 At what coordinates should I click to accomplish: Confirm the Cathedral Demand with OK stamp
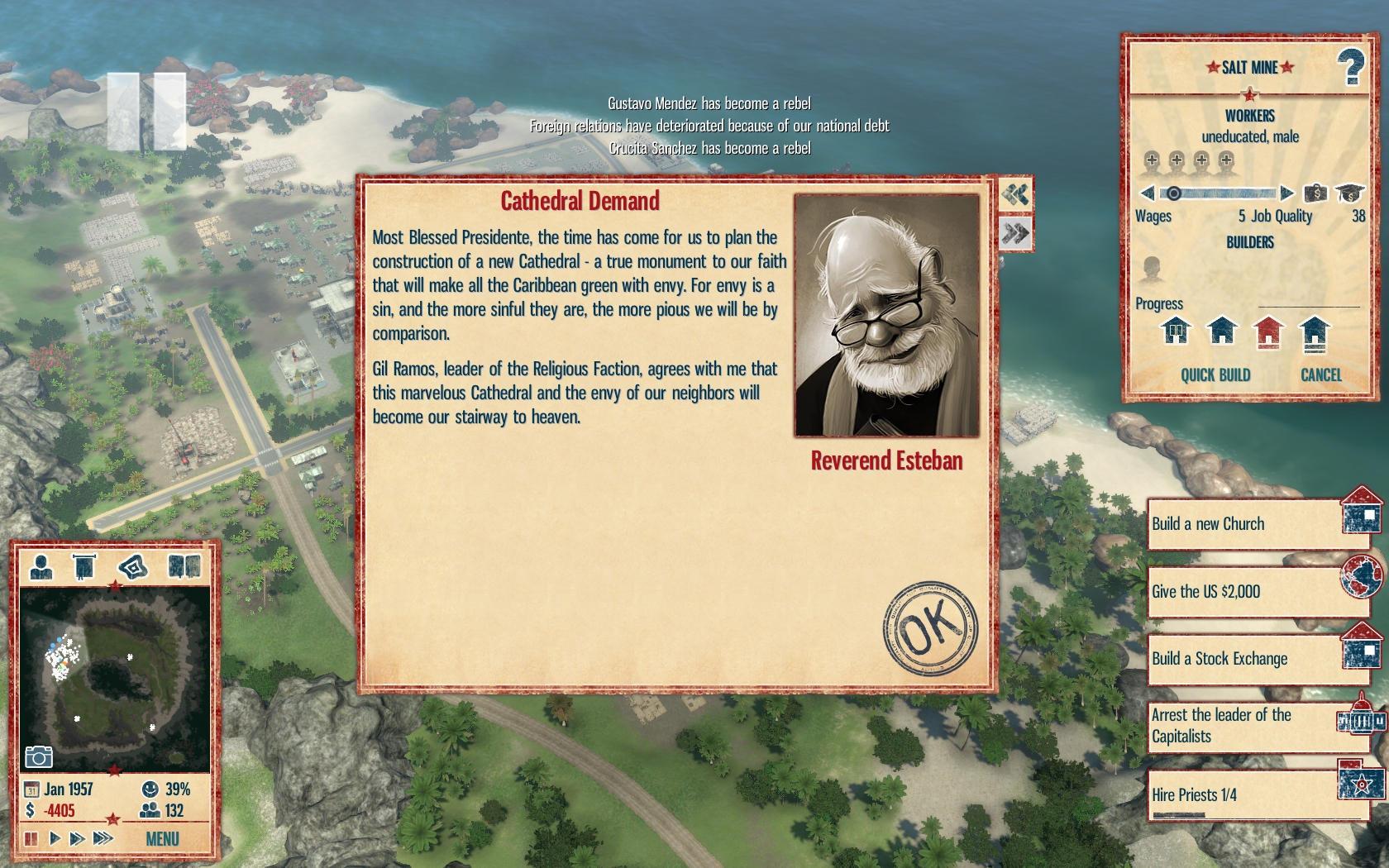point(930,628)
